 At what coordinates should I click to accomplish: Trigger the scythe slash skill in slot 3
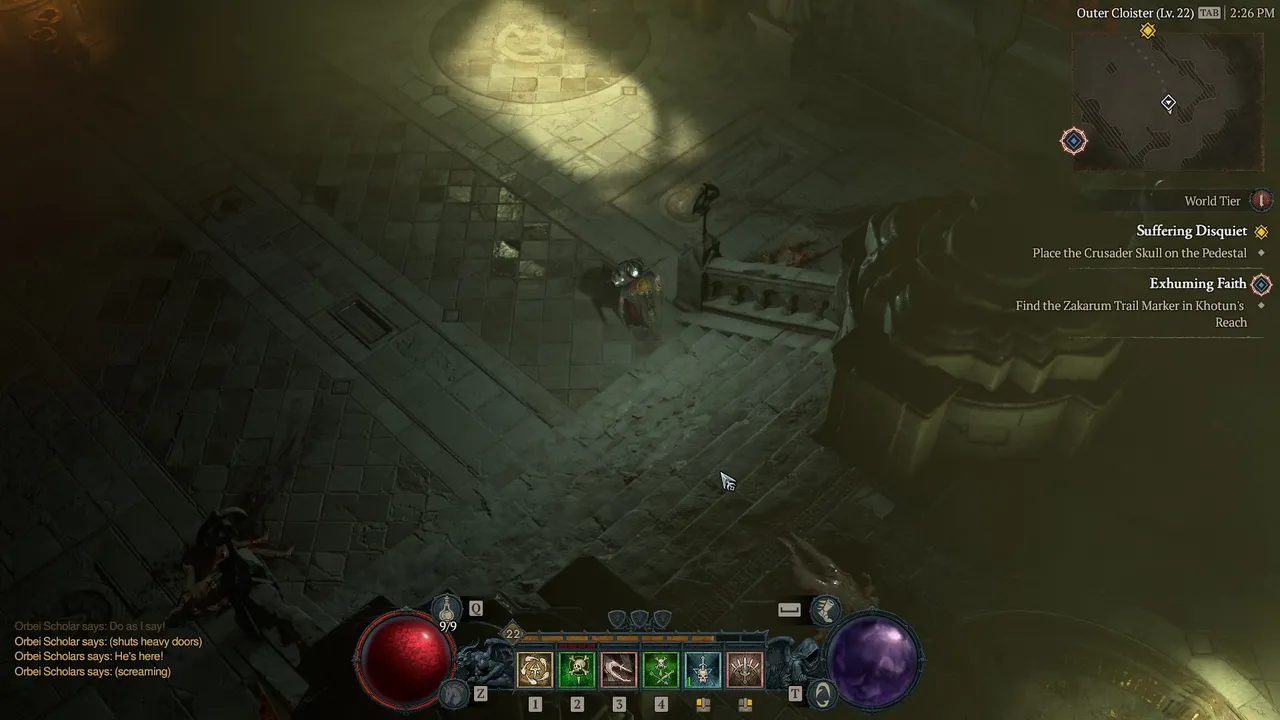[x=619, y=669]
